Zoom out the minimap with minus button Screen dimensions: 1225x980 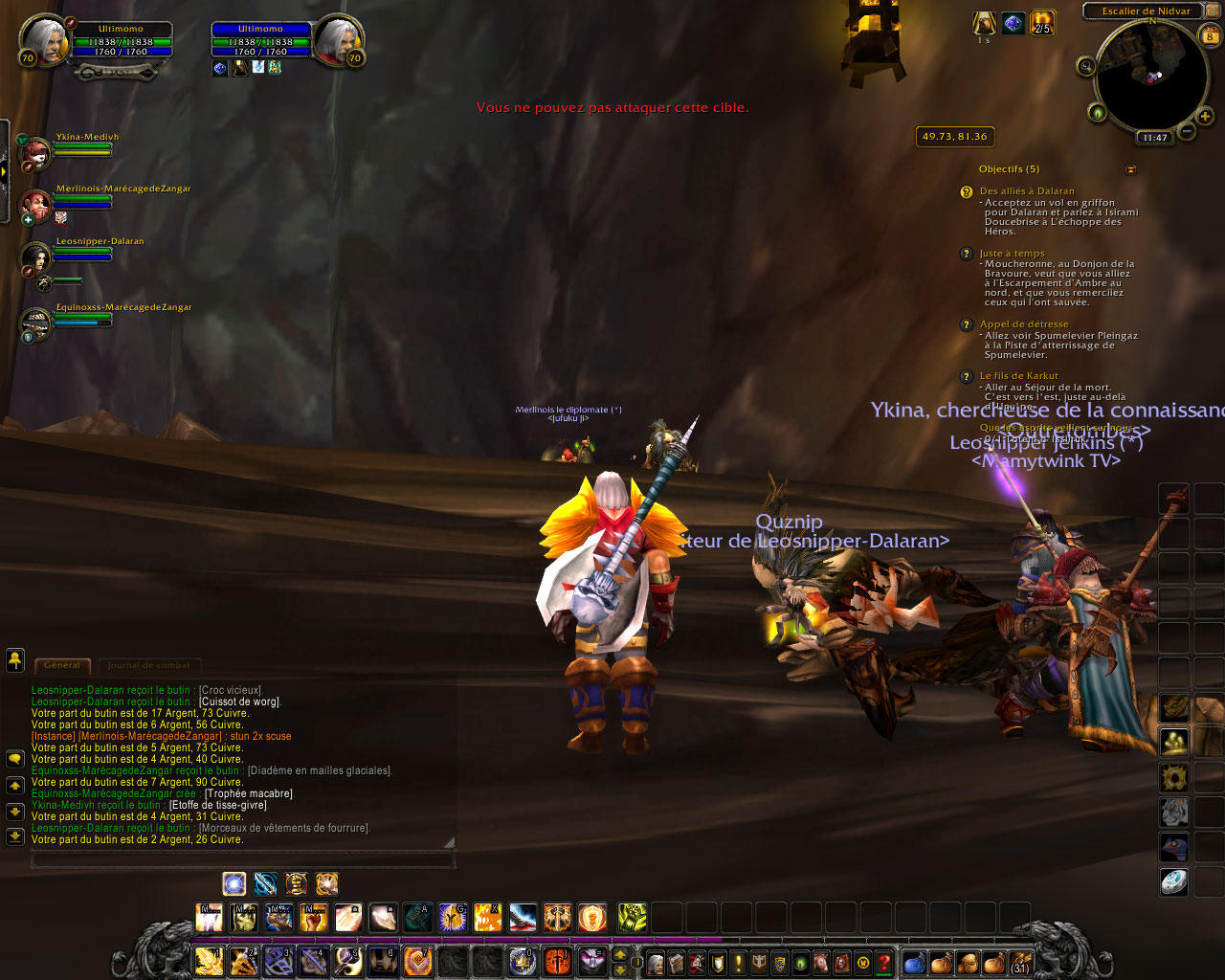(1186, 131)
